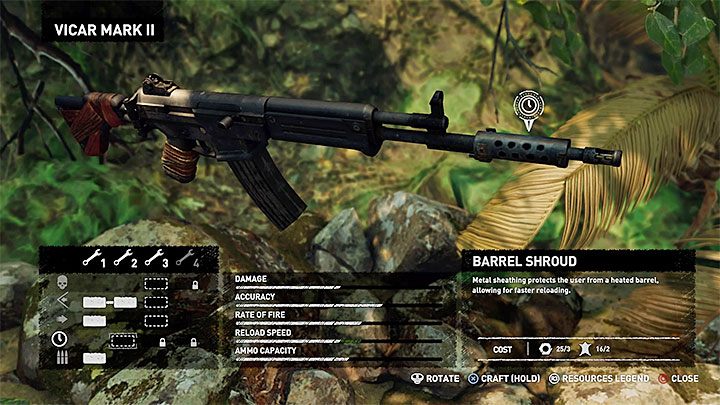Click the locked damage upgrade slot
The width and height of the screenshot is (720, 405).
click(195, 284)
